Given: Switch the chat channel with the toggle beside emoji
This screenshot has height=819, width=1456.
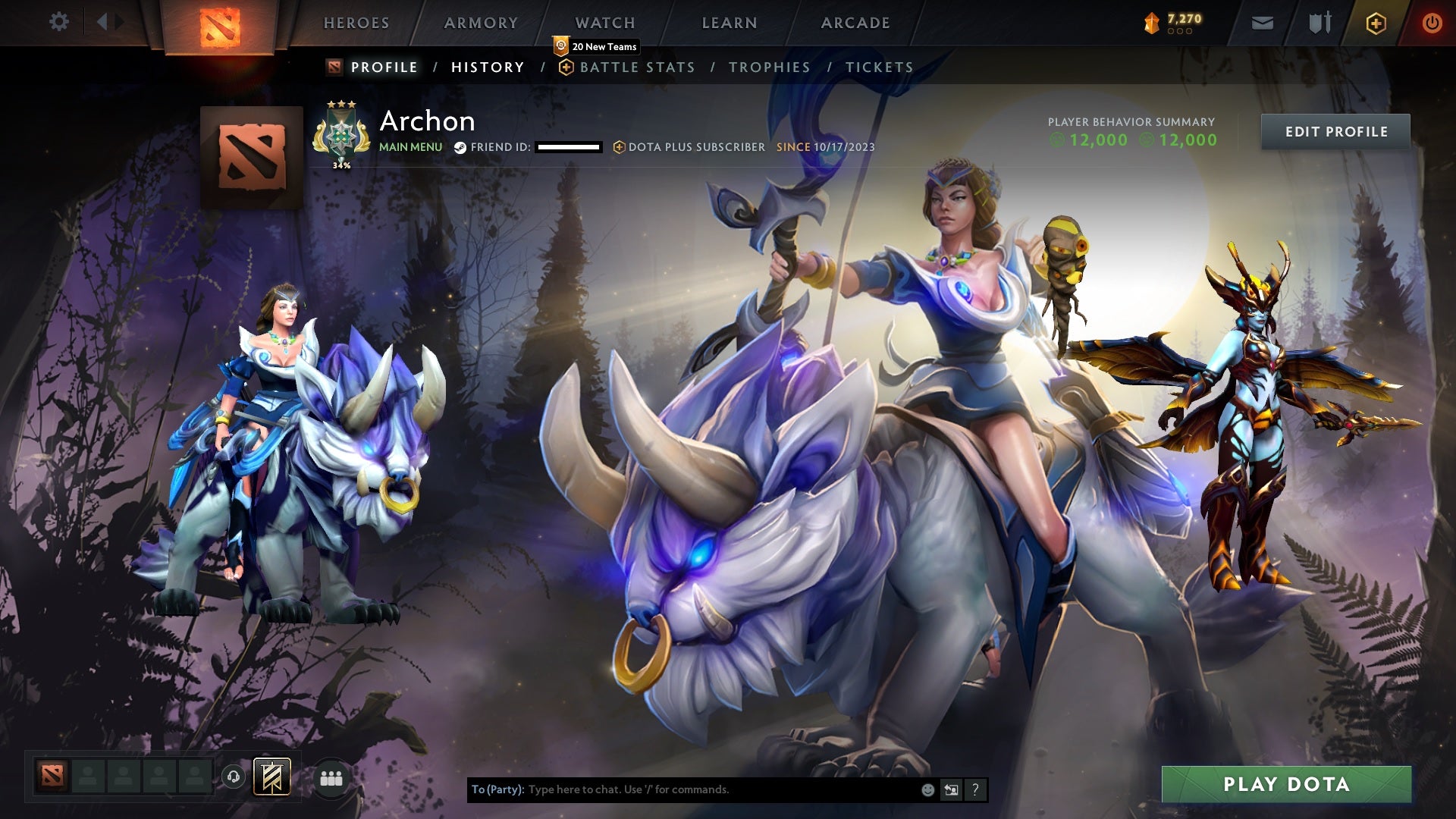Looking at the screenshot, I should (951, 789).
